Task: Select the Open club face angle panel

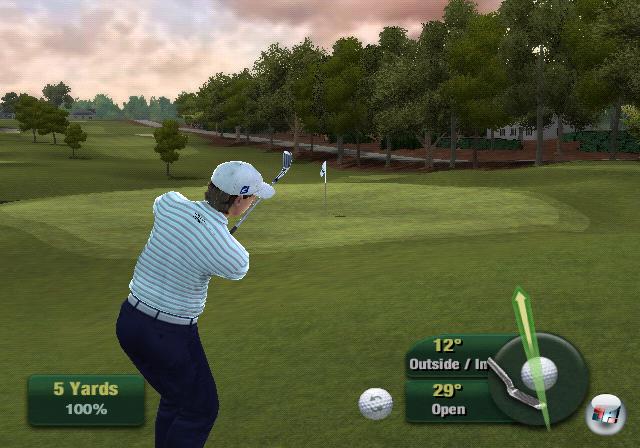Action: tap(447, 400)
